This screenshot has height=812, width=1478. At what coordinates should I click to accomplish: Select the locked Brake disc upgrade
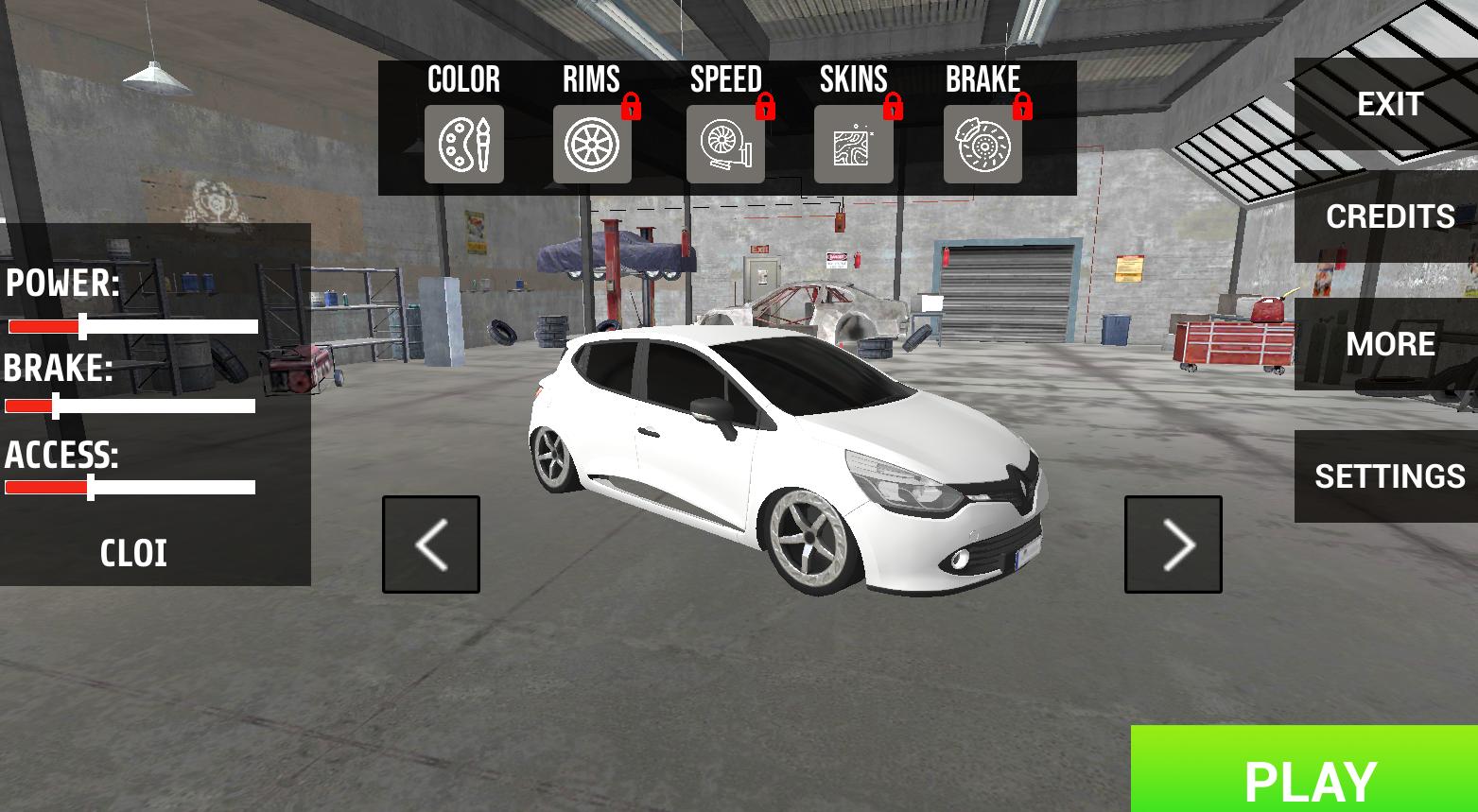point(982,144)
